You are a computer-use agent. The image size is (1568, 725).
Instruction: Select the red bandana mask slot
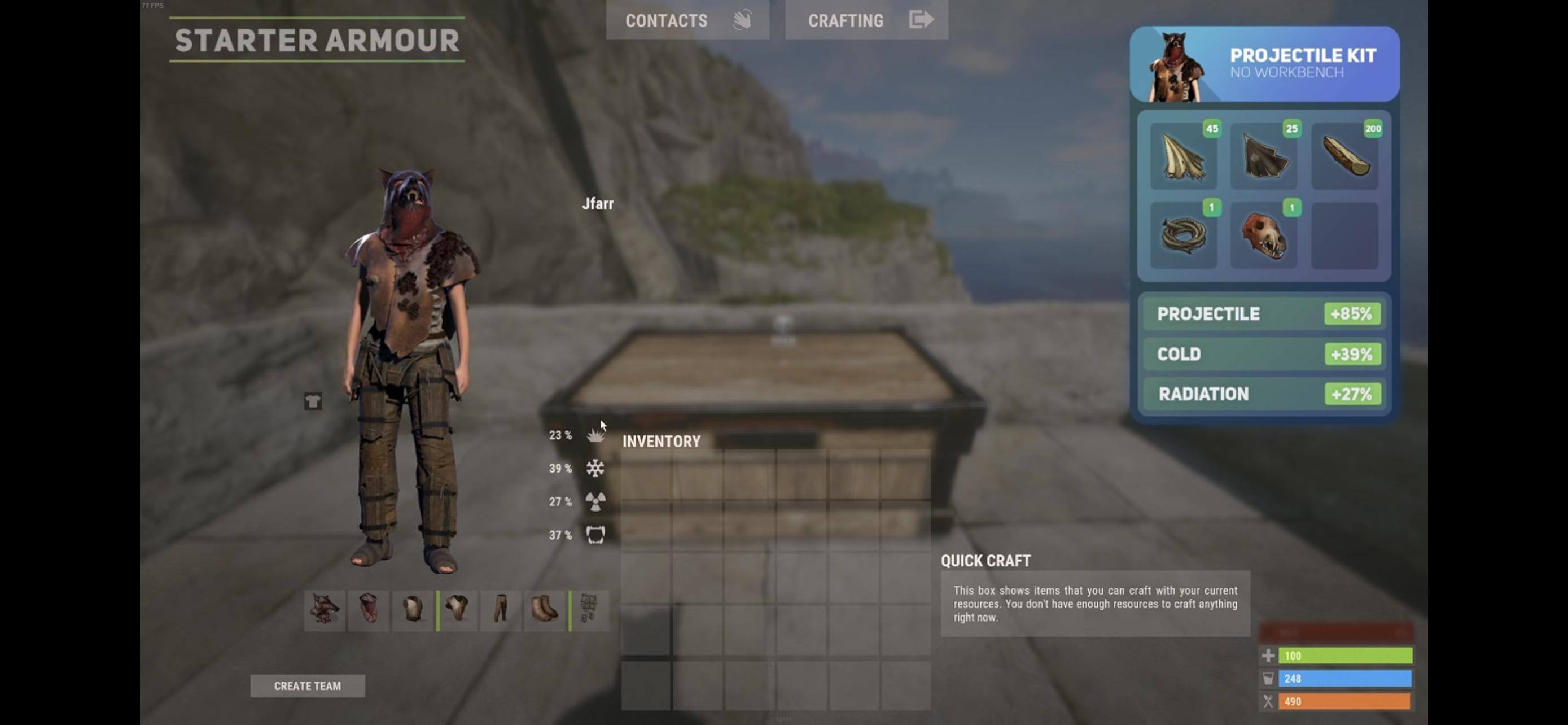[x=368, y=609]
